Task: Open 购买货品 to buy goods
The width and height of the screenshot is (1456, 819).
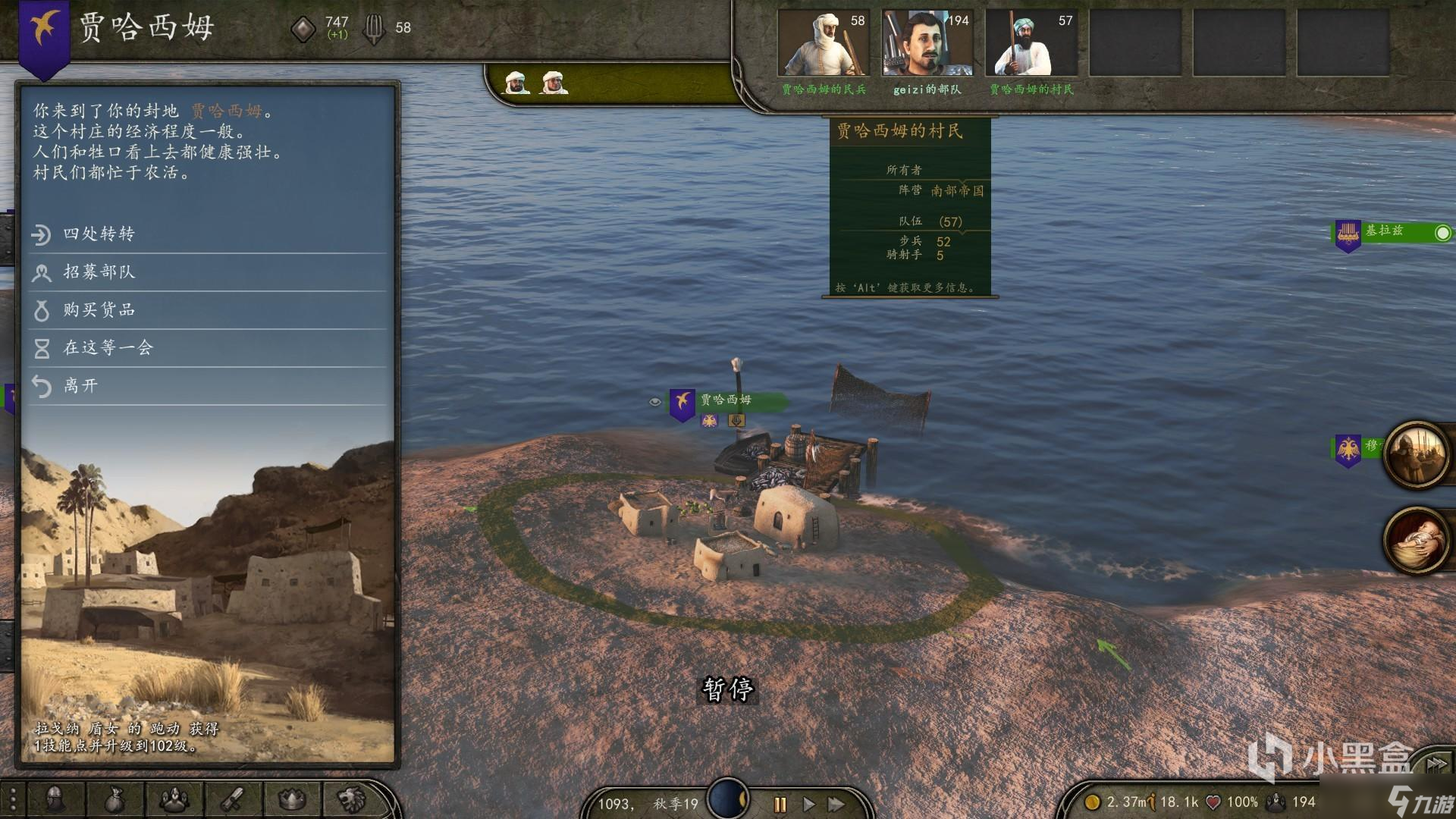Action: [99, 309]
